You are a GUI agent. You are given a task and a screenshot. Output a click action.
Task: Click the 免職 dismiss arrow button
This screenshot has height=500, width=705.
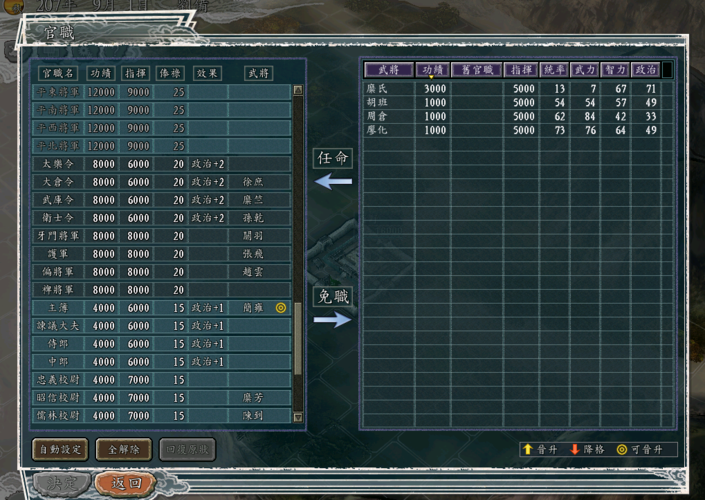point(333,319)
